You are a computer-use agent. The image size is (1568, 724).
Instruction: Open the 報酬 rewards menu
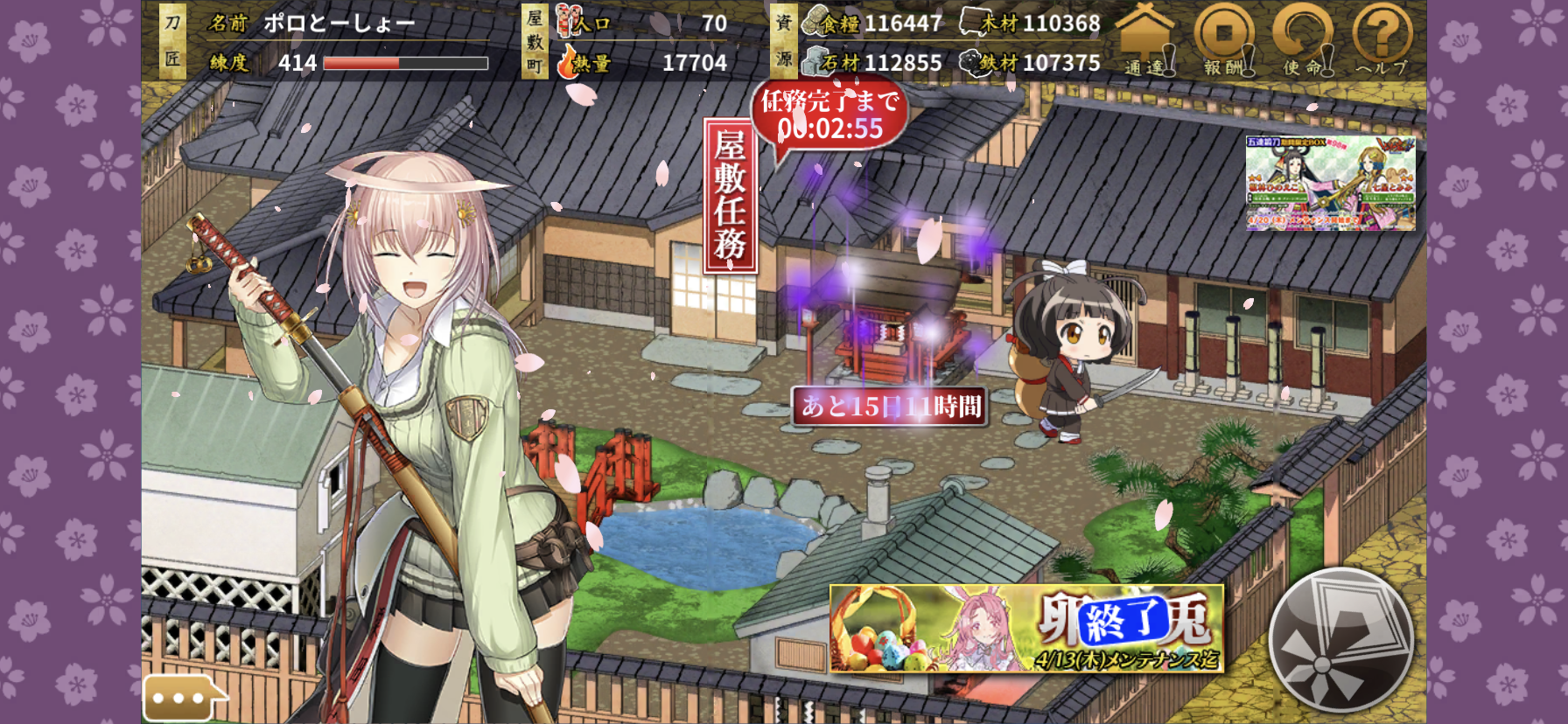[x=1223, y=40]
